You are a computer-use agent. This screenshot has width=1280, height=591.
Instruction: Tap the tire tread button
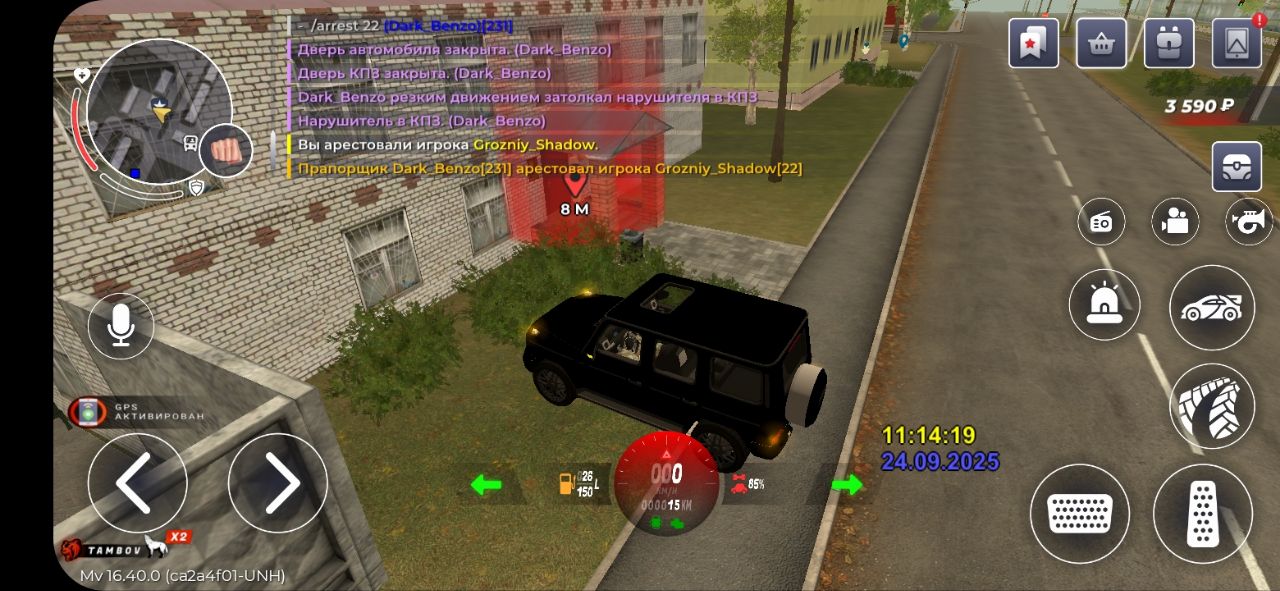click(1211, 405)
